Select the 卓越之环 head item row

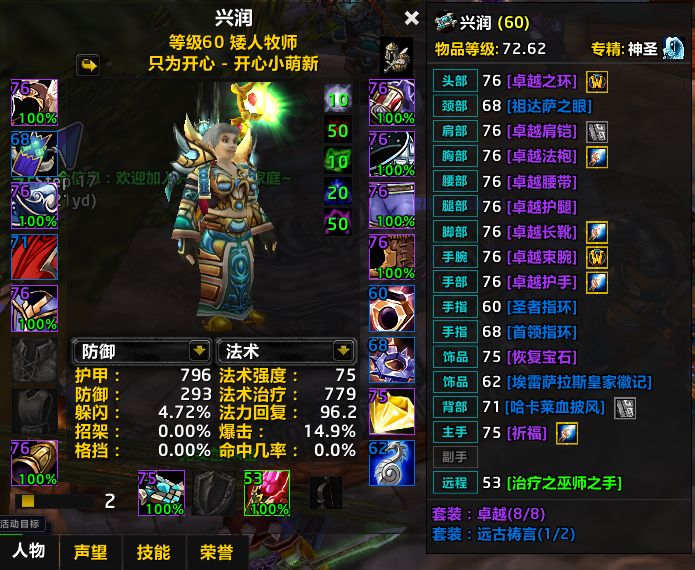[x=544, y=82]
